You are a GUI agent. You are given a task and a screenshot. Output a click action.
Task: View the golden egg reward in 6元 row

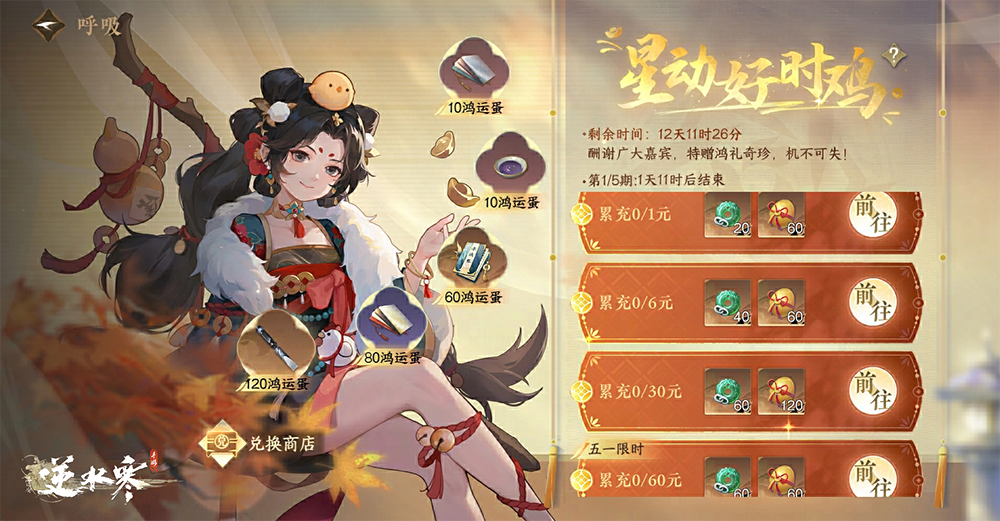point(782,301)
